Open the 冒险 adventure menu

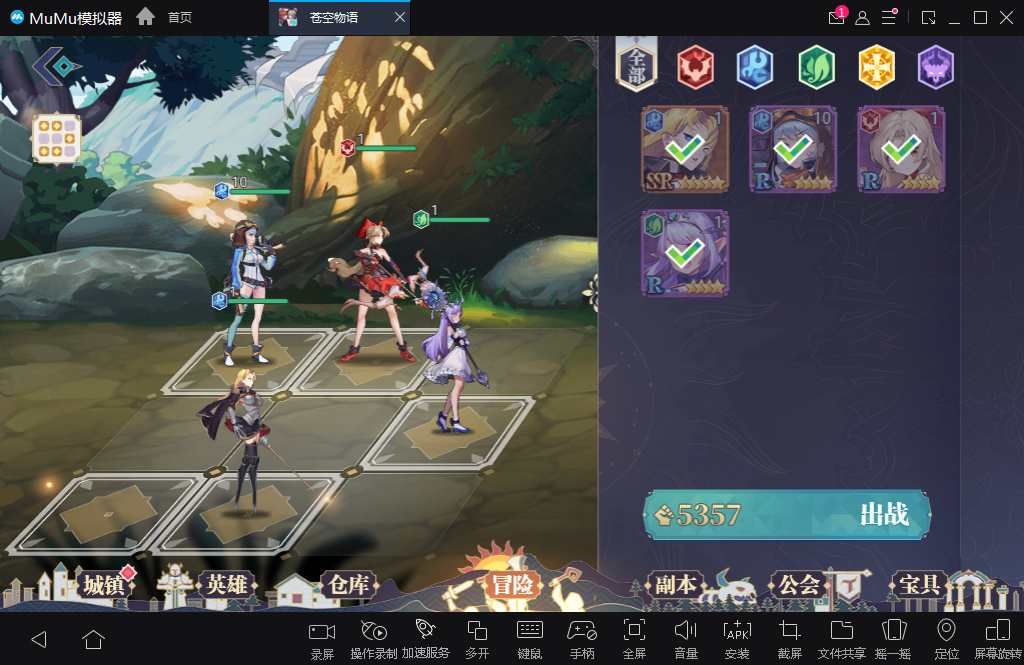[512, 585]
